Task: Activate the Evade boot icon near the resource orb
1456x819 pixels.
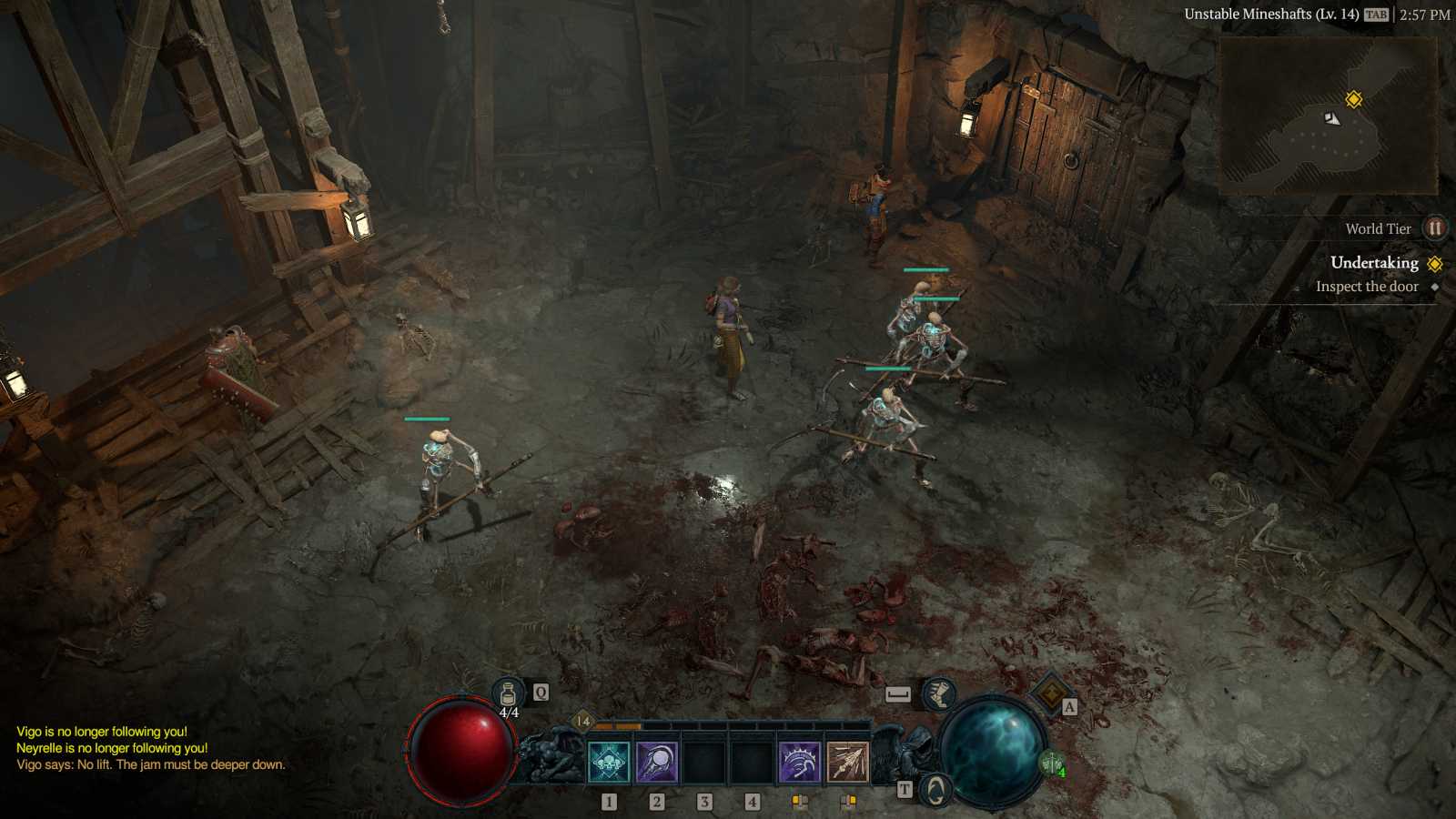Action: tap(938, 694)
